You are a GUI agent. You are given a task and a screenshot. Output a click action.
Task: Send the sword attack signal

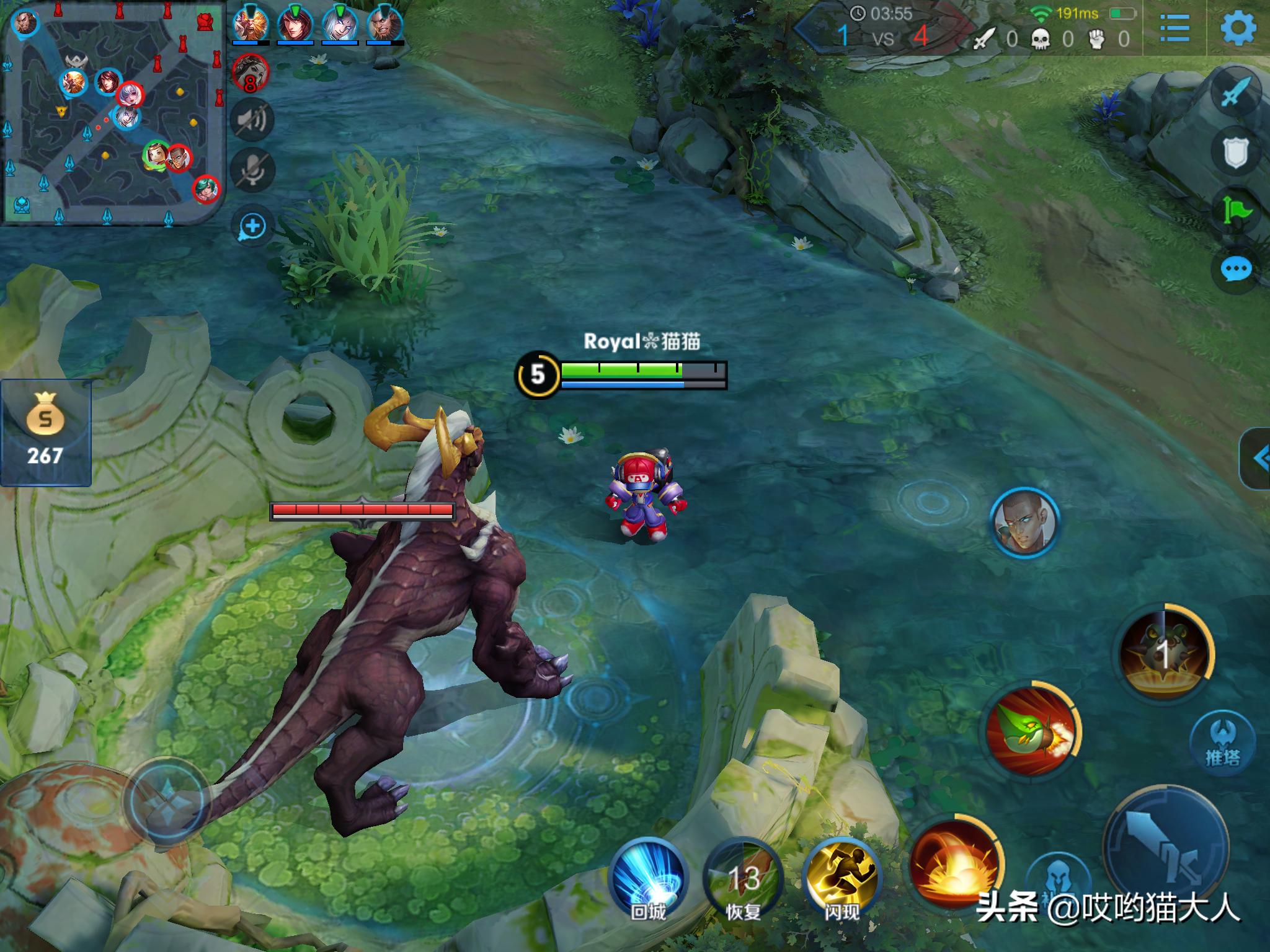point(1237,93)
